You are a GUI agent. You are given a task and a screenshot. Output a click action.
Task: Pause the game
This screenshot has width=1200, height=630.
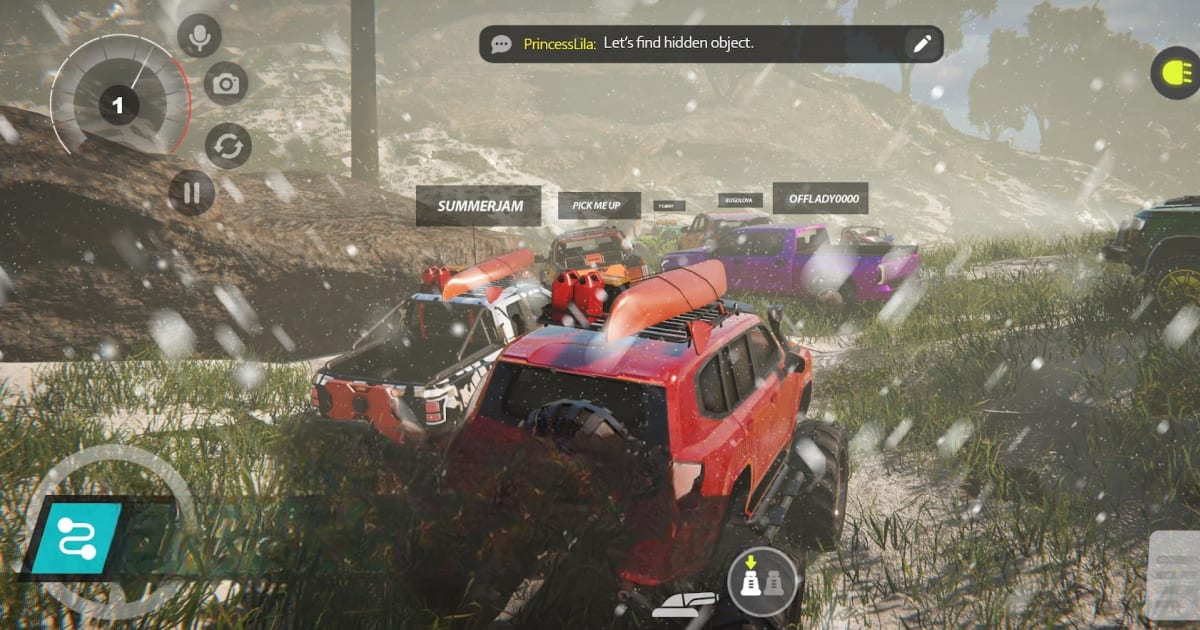click(191, 192)
